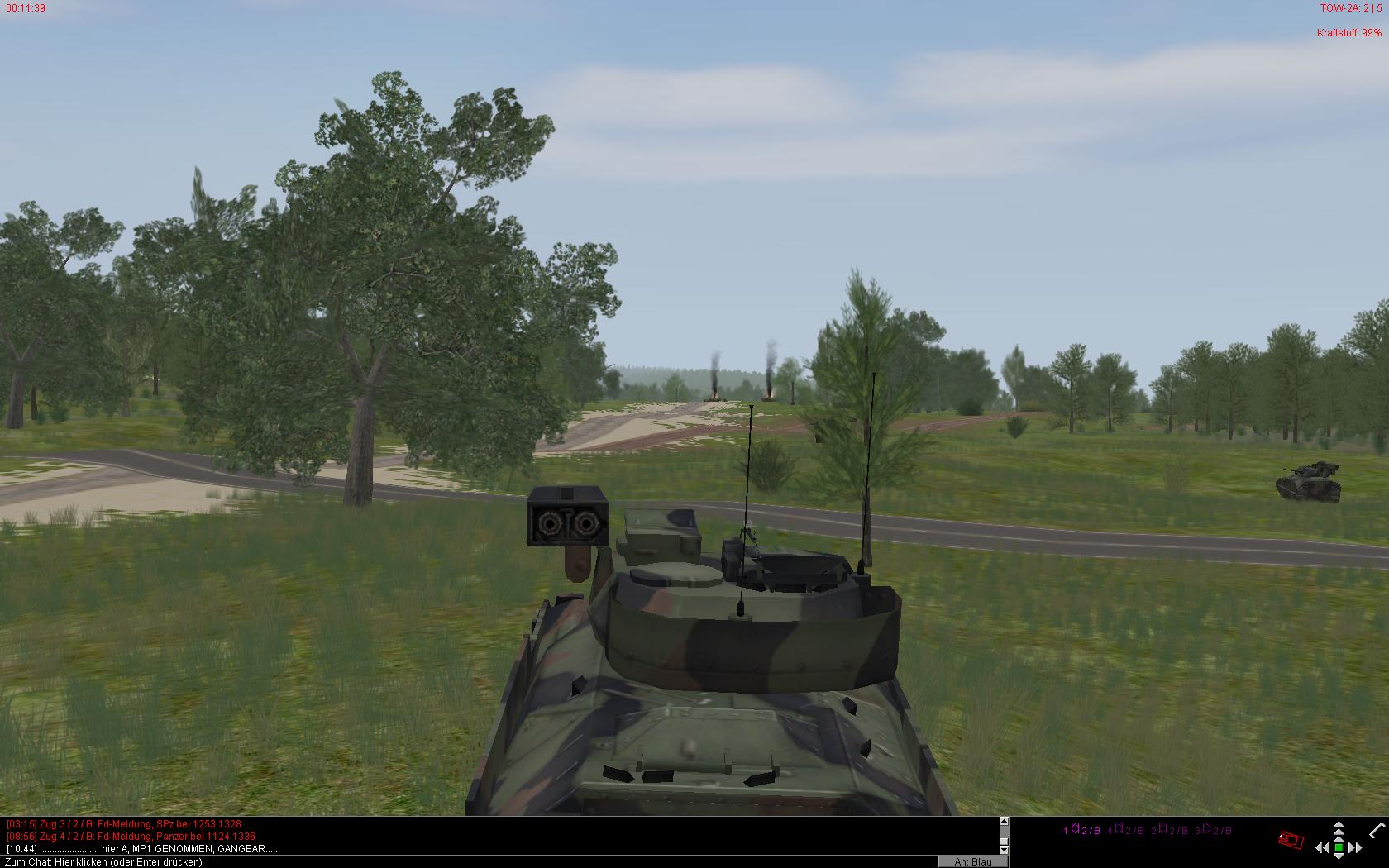Select unit 4 of platoon 2/B
Screen dimensions: 1389x868
tap(1125, 830)
